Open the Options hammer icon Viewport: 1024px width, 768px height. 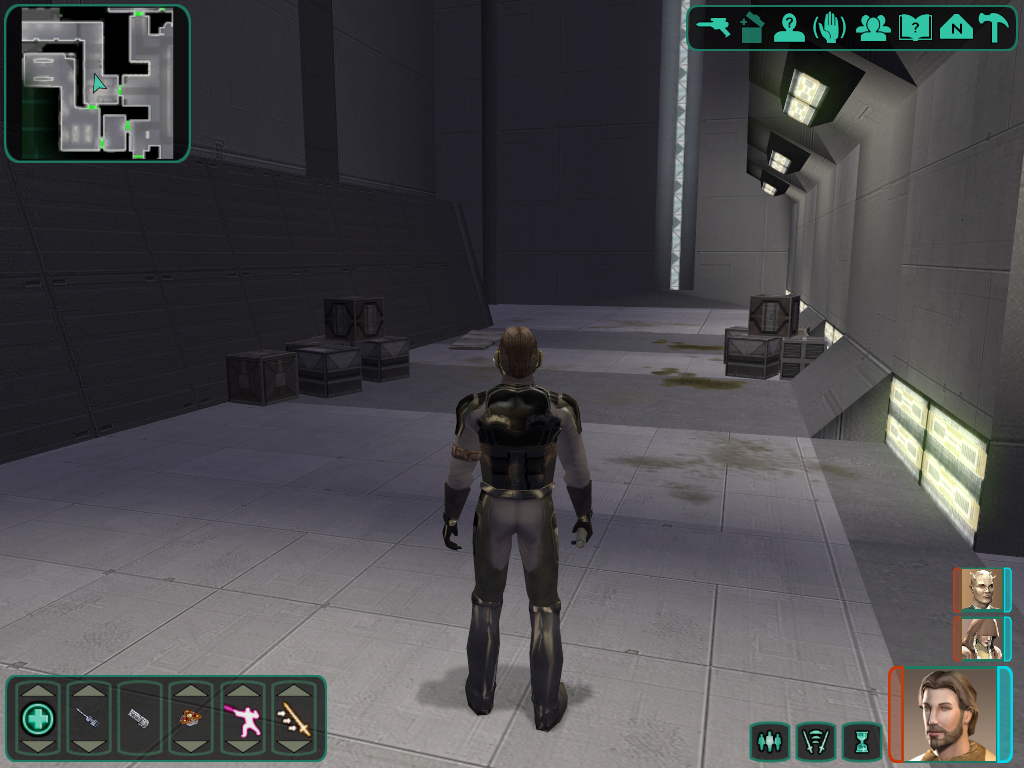pos(993,28)
